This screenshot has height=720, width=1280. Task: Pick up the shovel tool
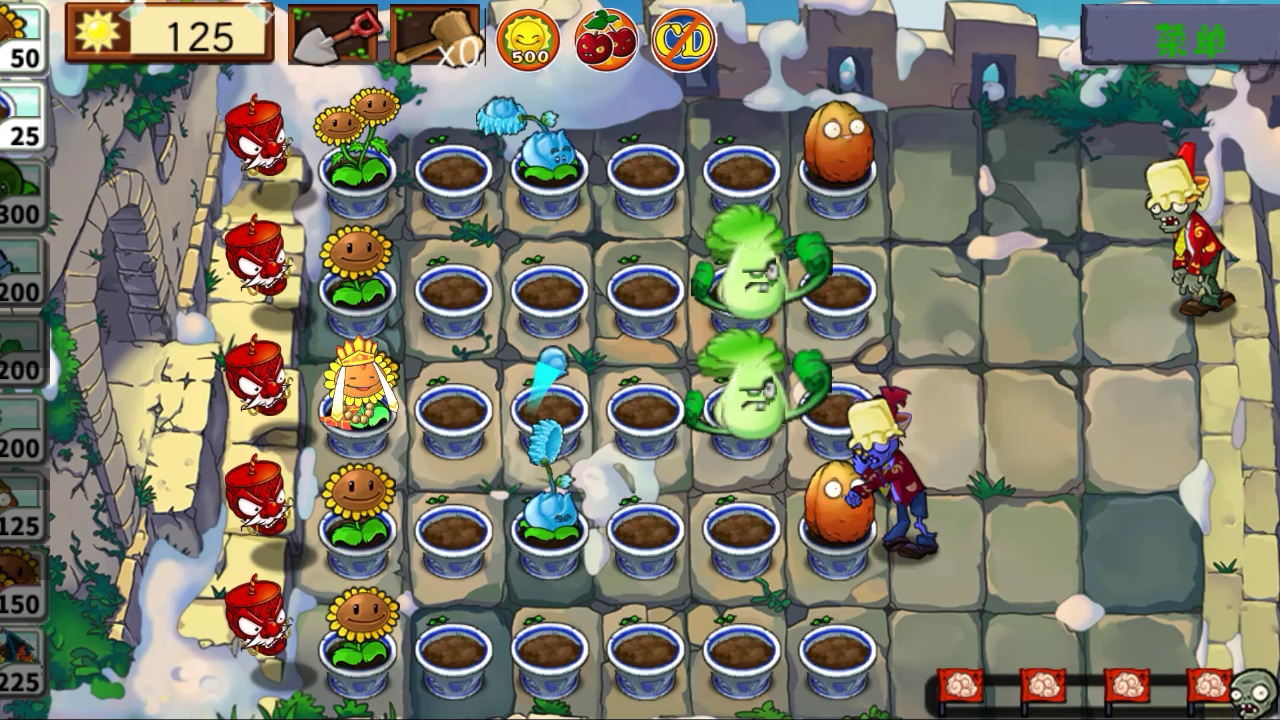point(333,35)
